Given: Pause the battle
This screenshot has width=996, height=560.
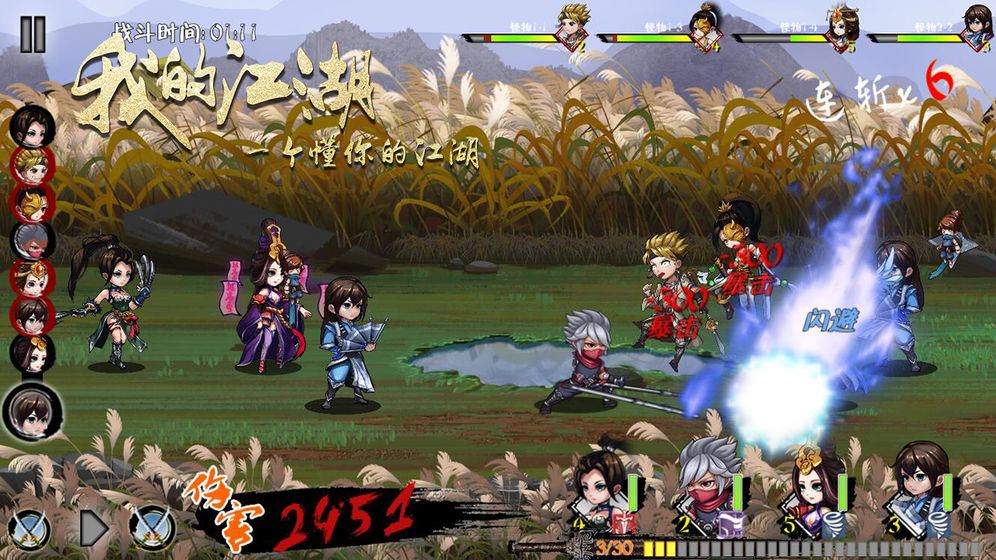Looking at the screenshot, I should tap(33, 34).
